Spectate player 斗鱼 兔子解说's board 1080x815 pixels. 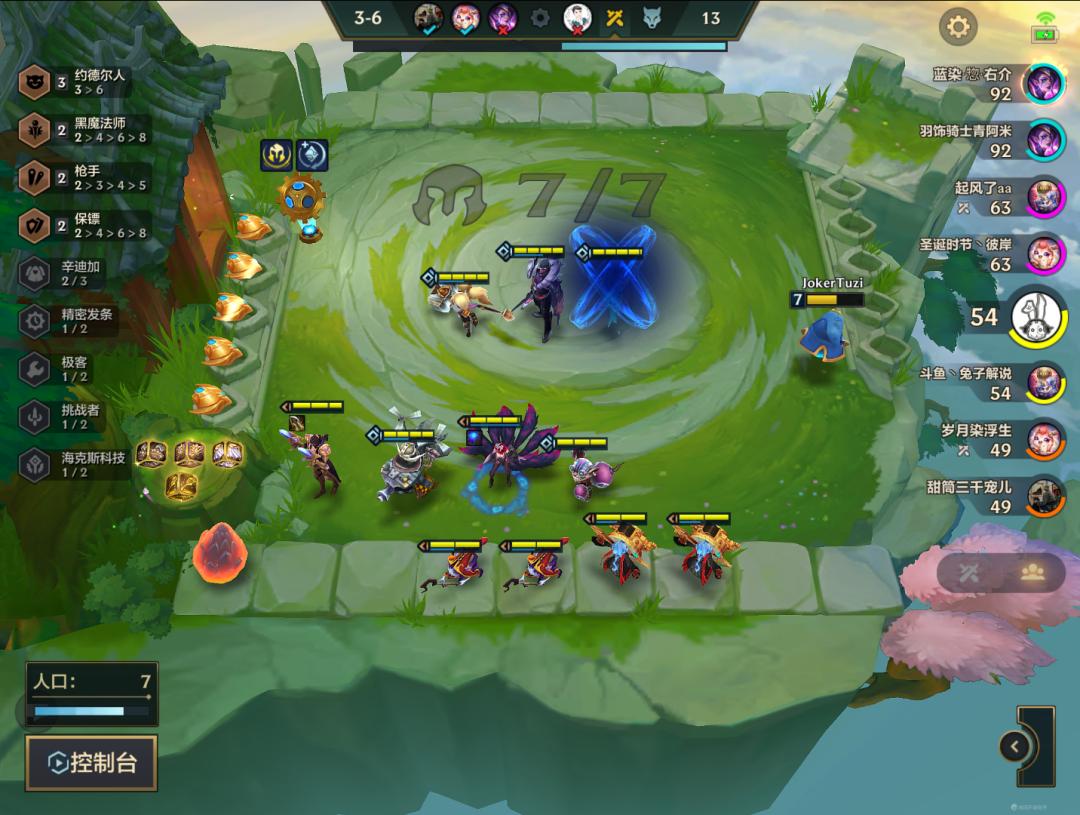coord(1046,382)
